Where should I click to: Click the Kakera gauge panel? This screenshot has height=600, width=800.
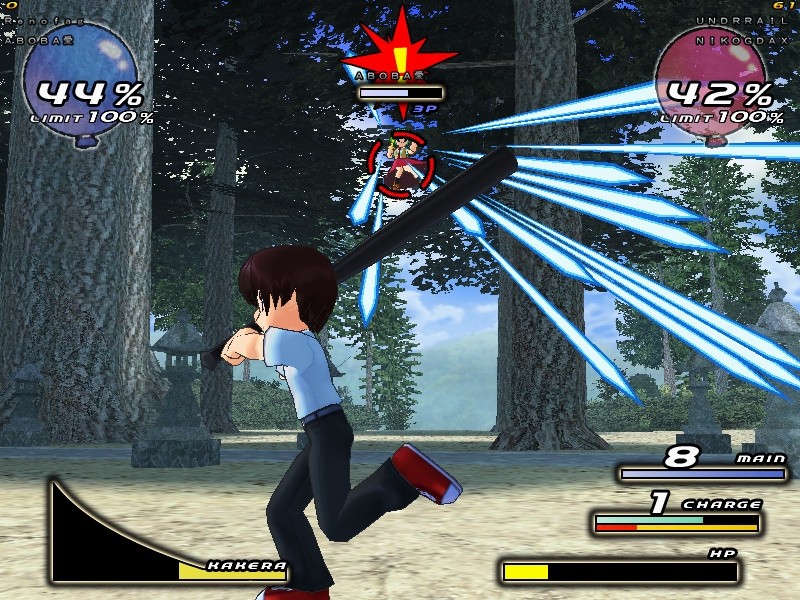click(167, 535)
